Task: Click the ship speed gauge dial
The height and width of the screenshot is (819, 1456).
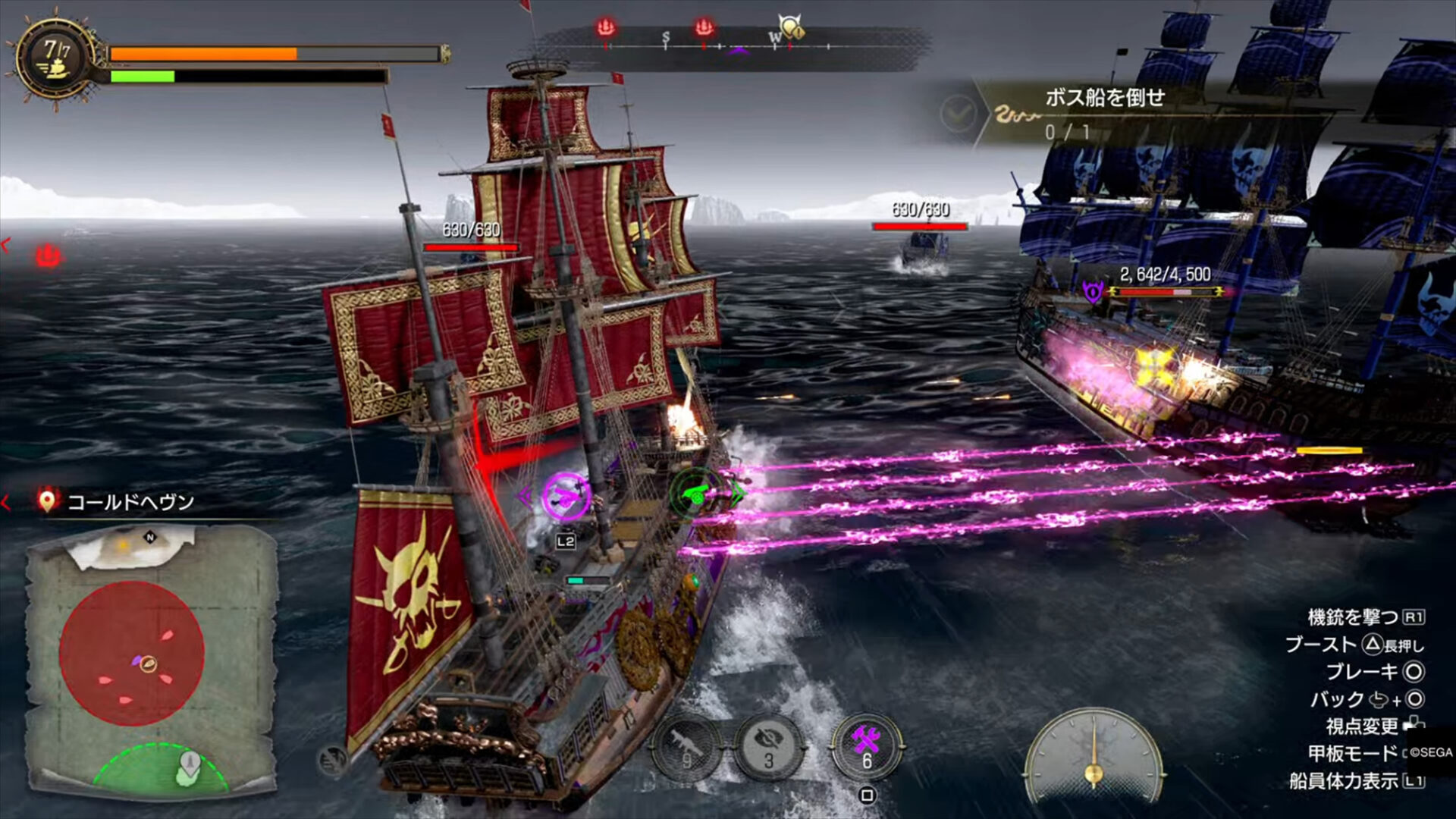Action: coord(1093,755)
